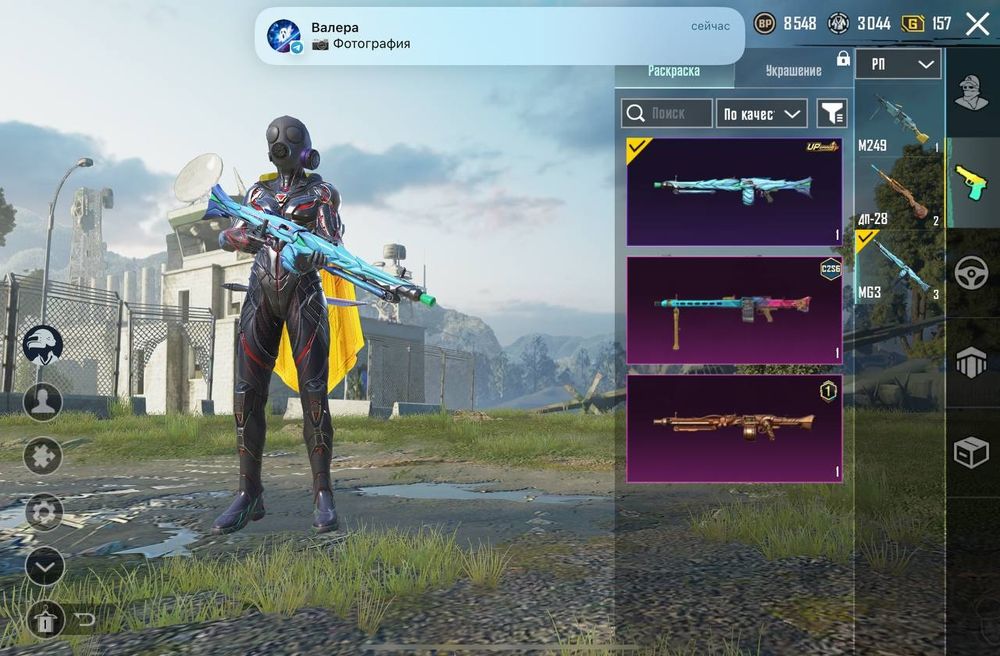Pick the bronze MG3 skin
The height and width of the screenshot is (656, 1000).
coord(734,428)
